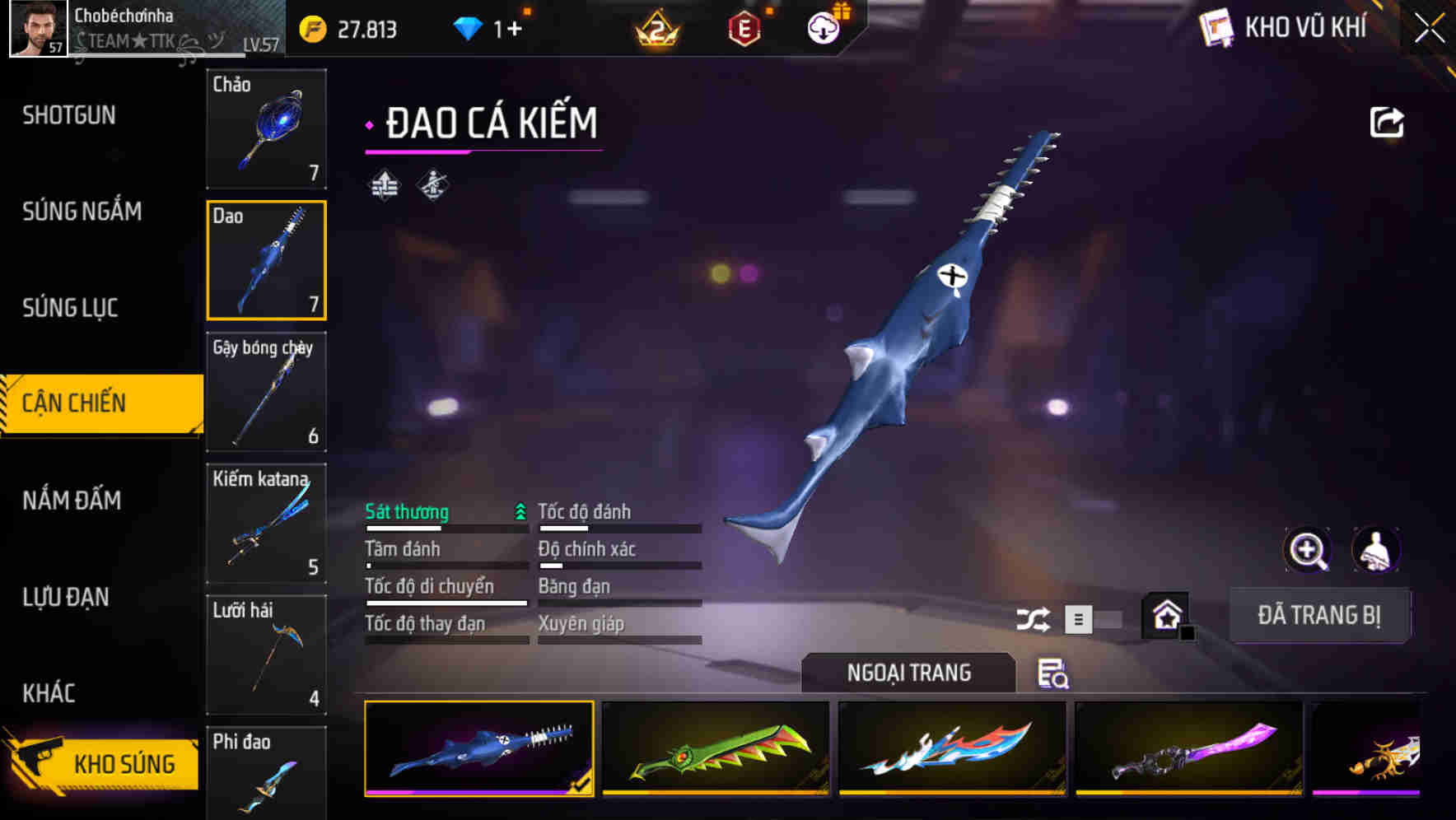Screen dimensions: 1456x820
Task: Switch to the NGOẠI TRANG tab
Action: [x=909, y=673]
